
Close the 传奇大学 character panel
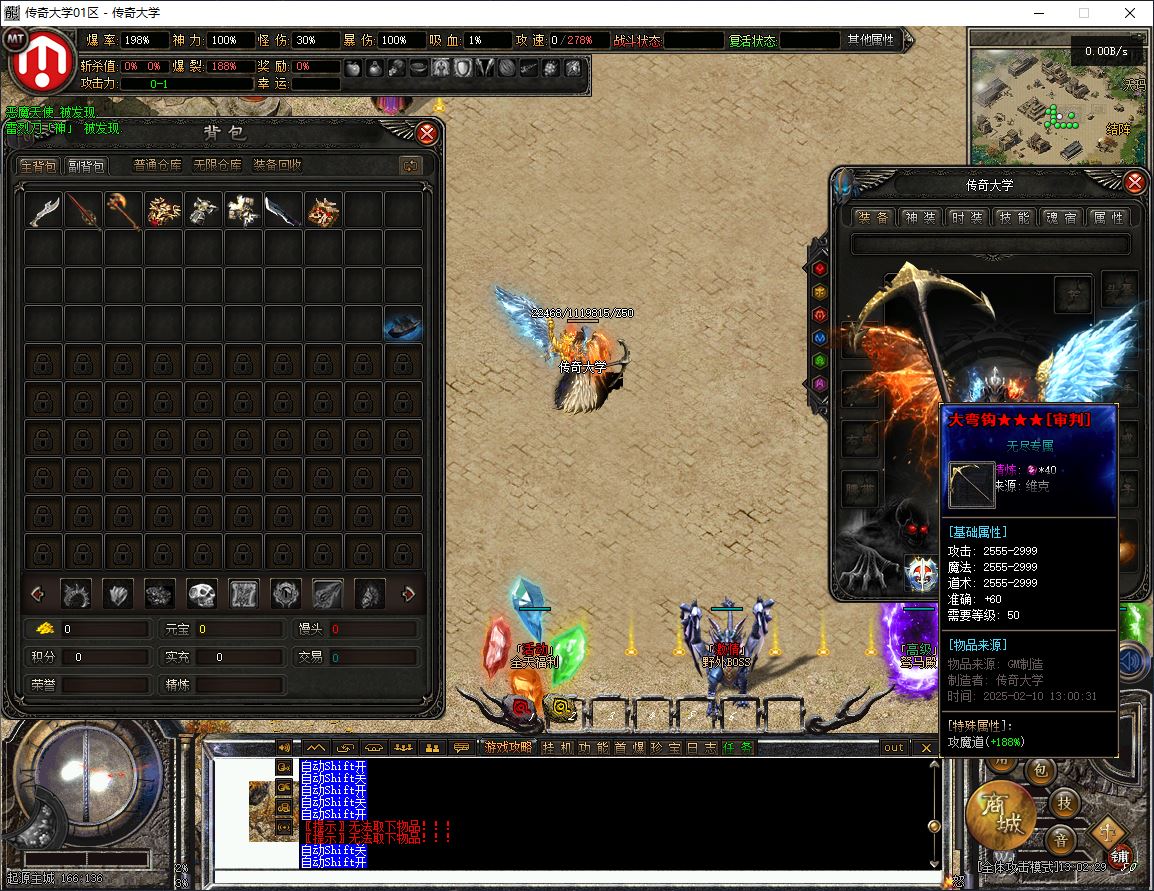[1135, 183]
